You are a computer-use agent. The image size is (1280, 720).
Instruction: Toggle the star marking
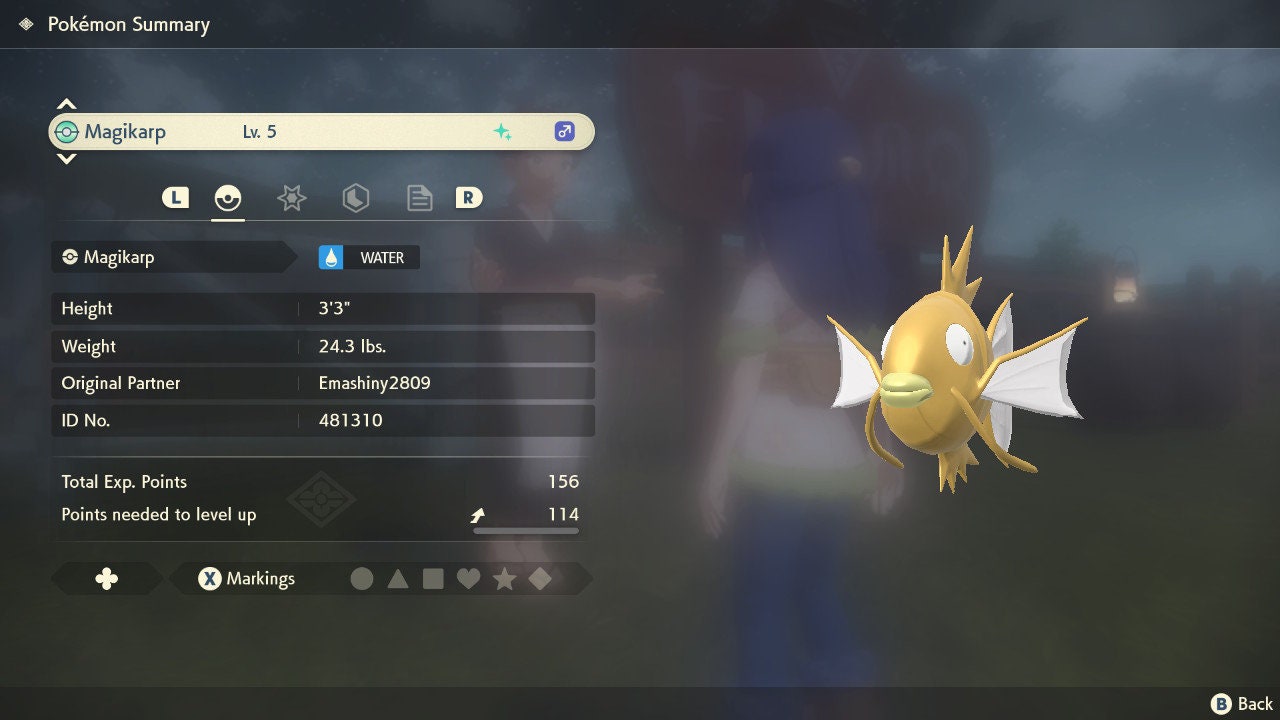(x=504, y=579)
